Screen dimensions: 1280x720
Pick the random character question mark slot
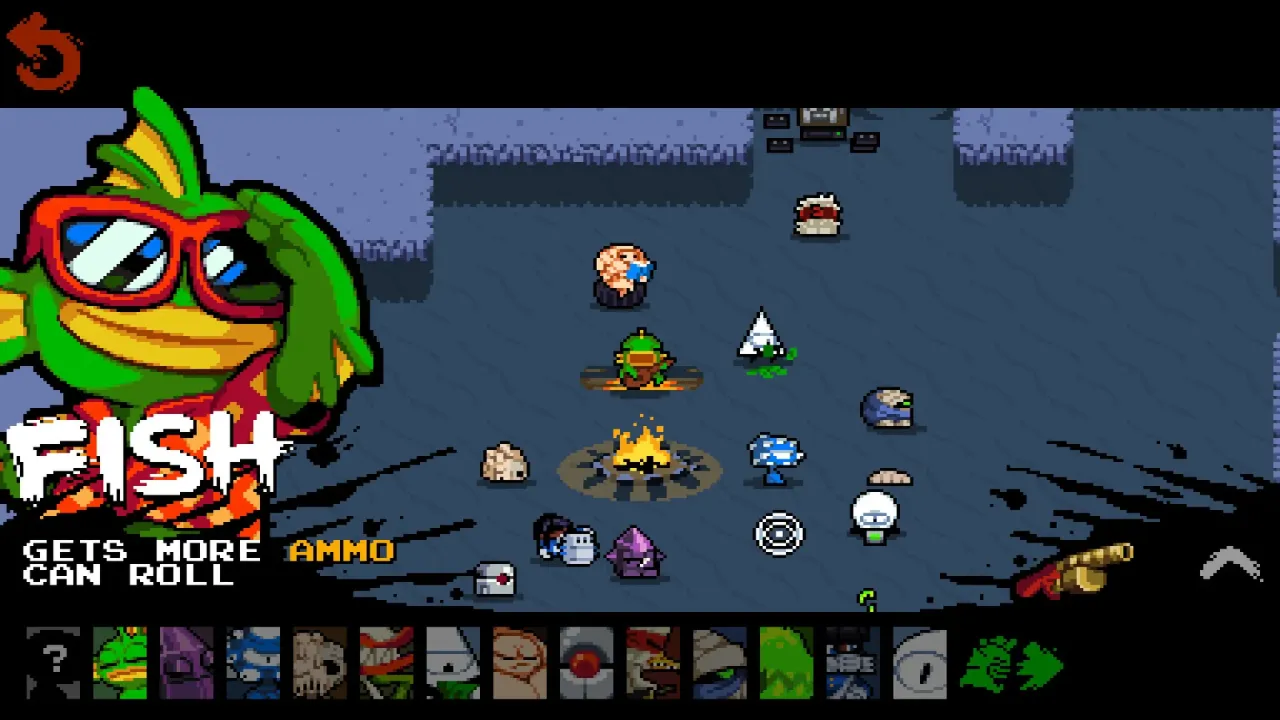tap(53, 663)
